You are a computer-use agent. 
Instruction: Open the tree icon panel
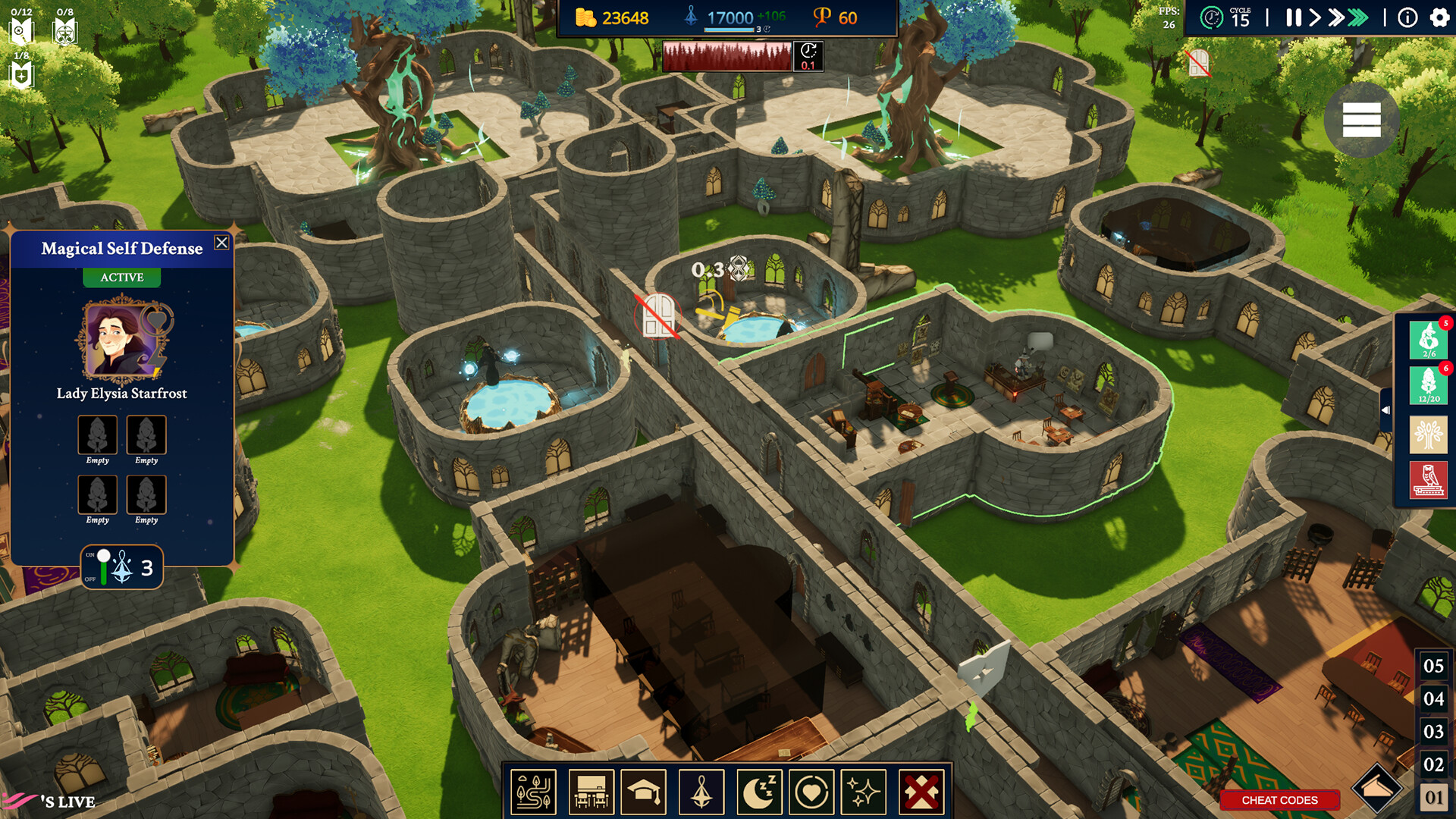coord(1429,435)
